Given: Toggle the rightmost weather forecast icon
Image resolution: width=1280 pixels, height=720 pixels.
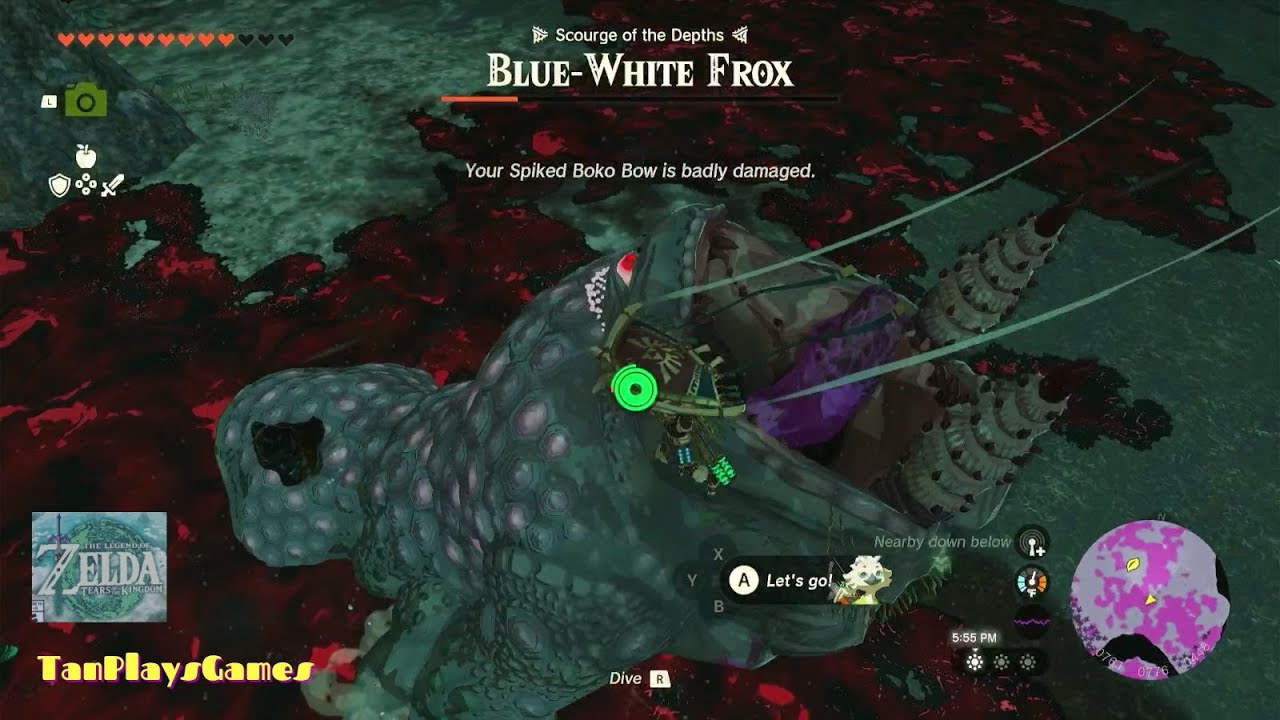Looking at the screenshot, I should coord(1028,661).
